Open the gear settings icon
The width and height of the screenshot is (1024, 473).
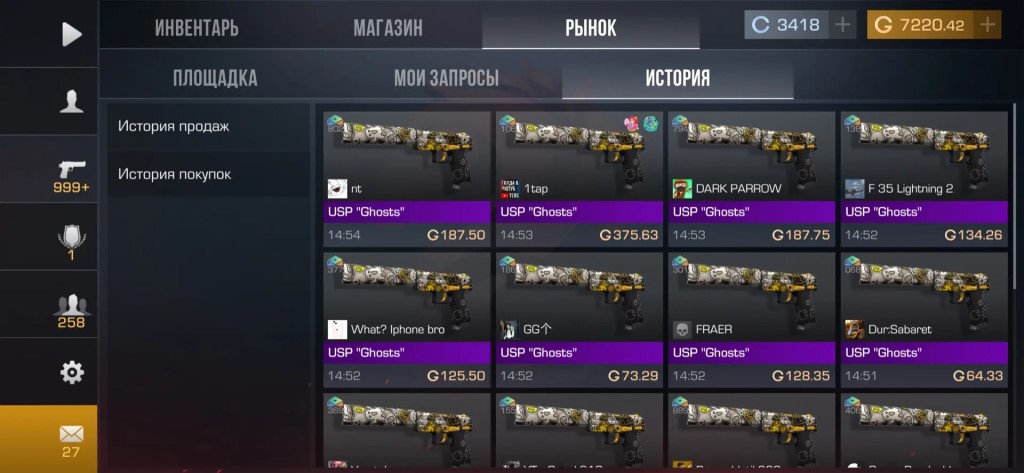(71, 373)
